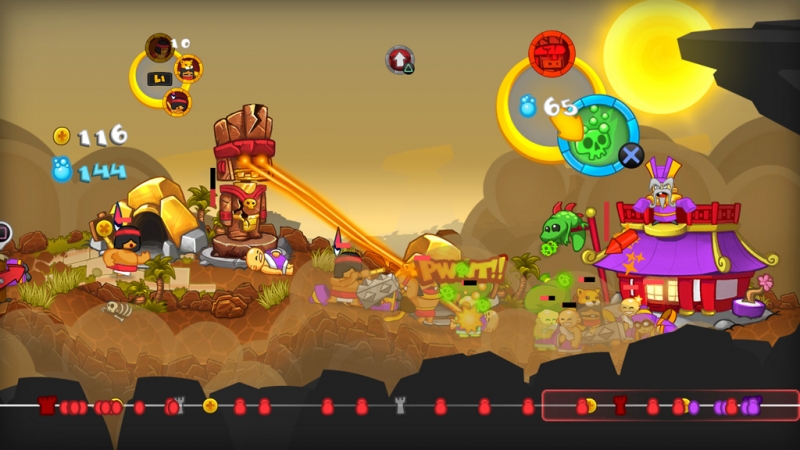Click the red upgrade arrow icon
The image size is (800, 450).
point(400,59)
